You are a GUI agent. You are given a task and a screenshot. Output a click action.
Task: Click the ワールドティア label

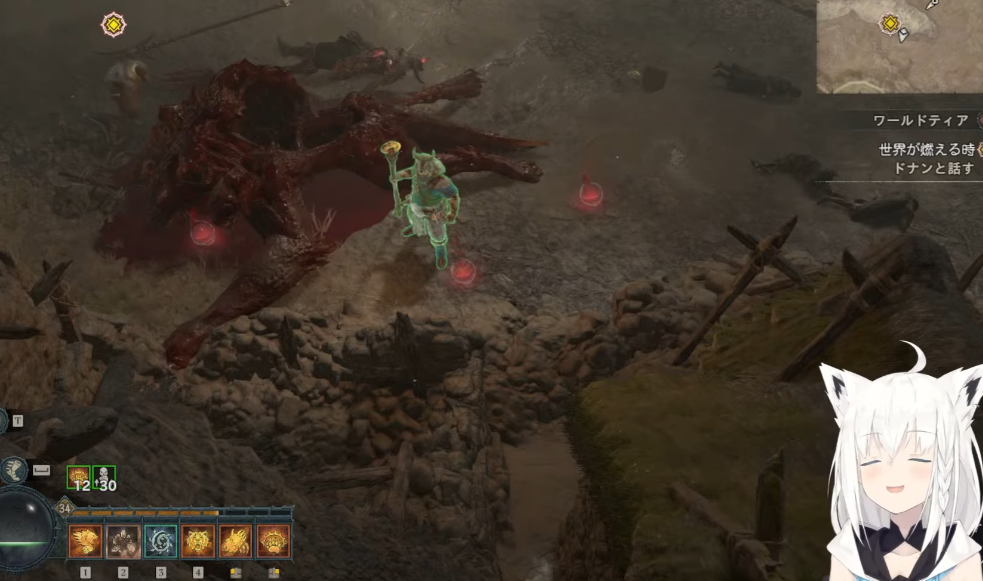pos(921,120)
